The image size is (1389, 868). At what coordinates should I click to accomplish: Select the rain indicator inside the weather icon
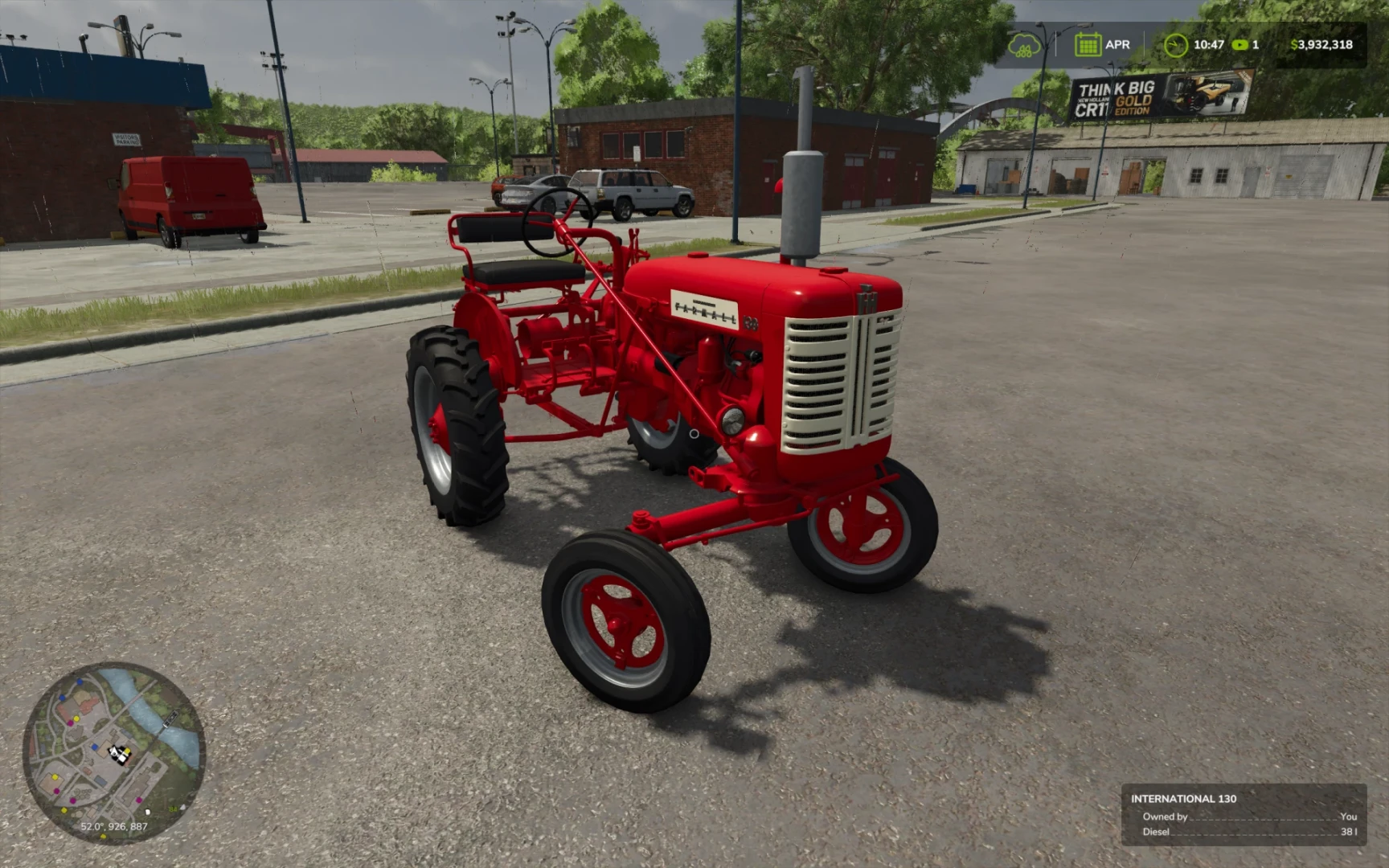[x=1024, y=51]
